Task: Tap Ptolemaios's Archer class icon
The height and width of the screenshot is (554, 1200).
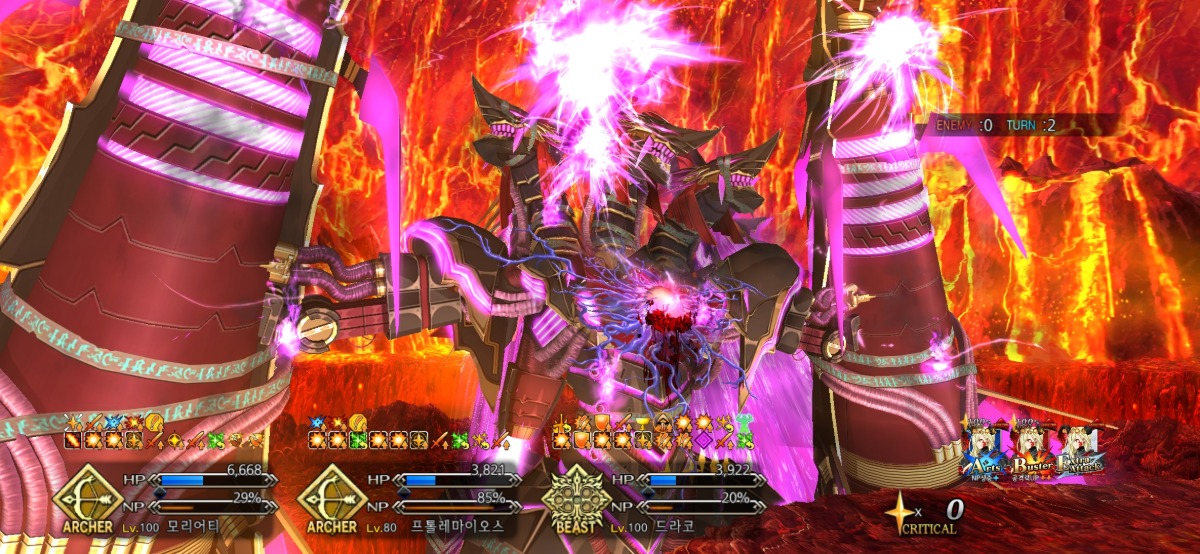Action: coord(331,497)
